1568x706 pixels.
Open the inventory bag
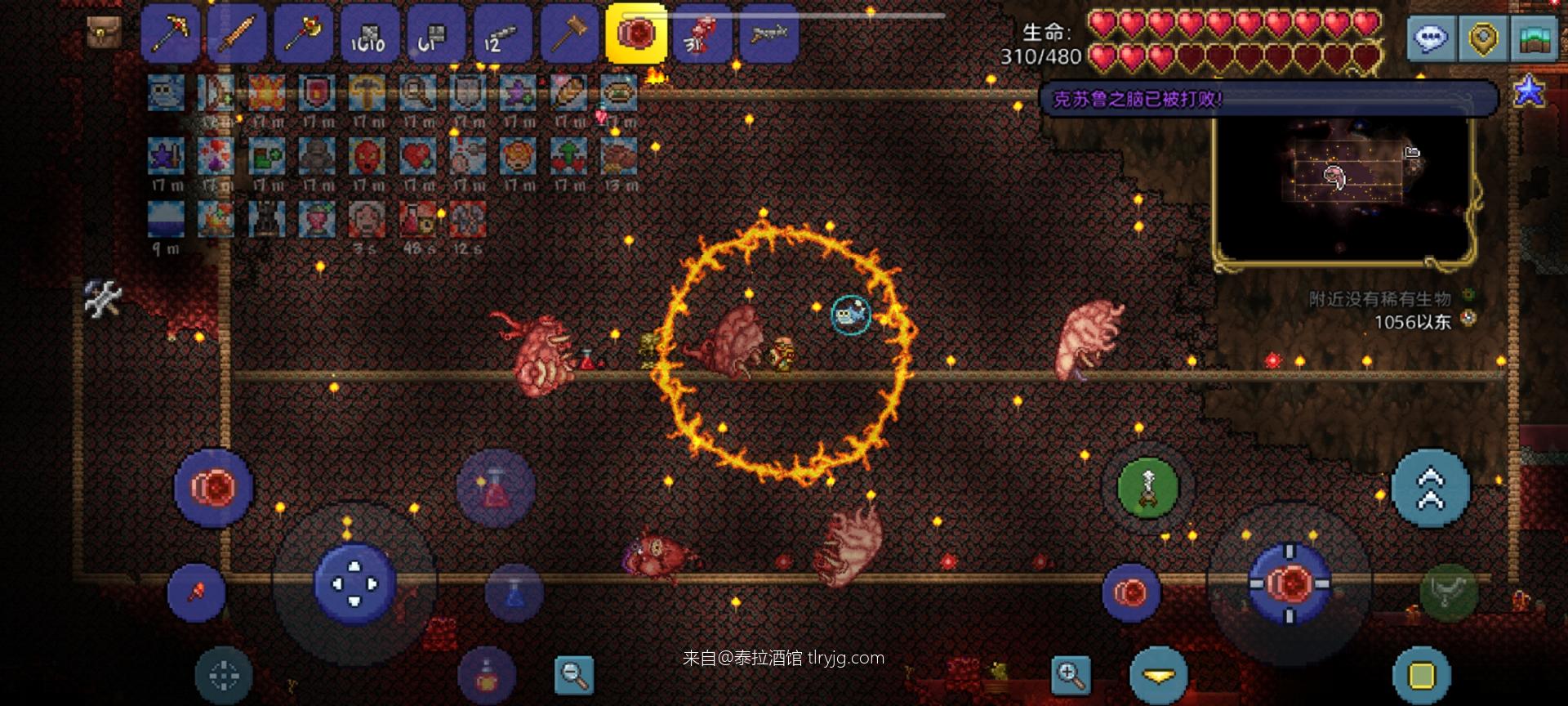click(104, 33)
